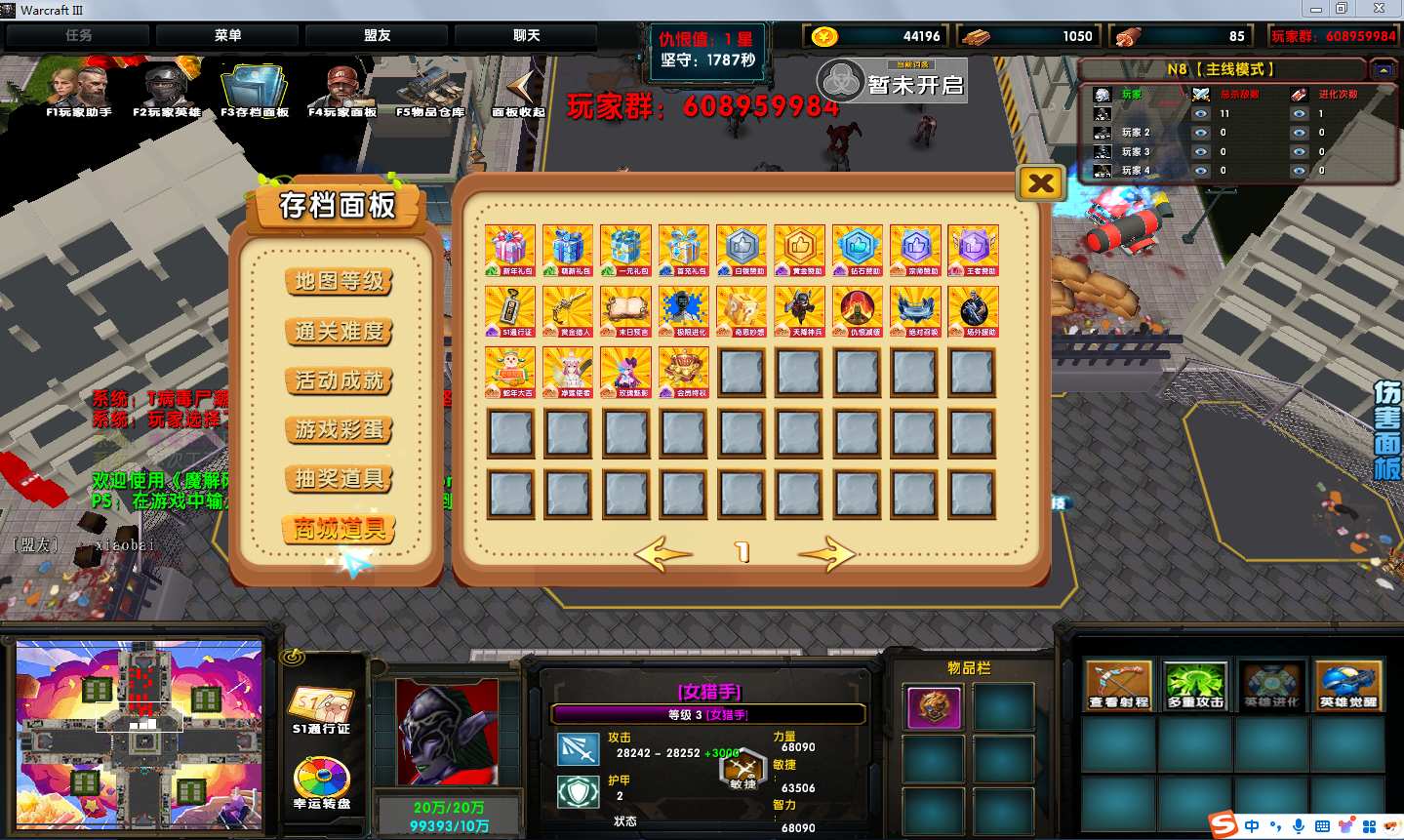This screenshot has height=840, width=1404.
Task: Activate the 多重攻击 green ability
Action: click(1195, 684)
